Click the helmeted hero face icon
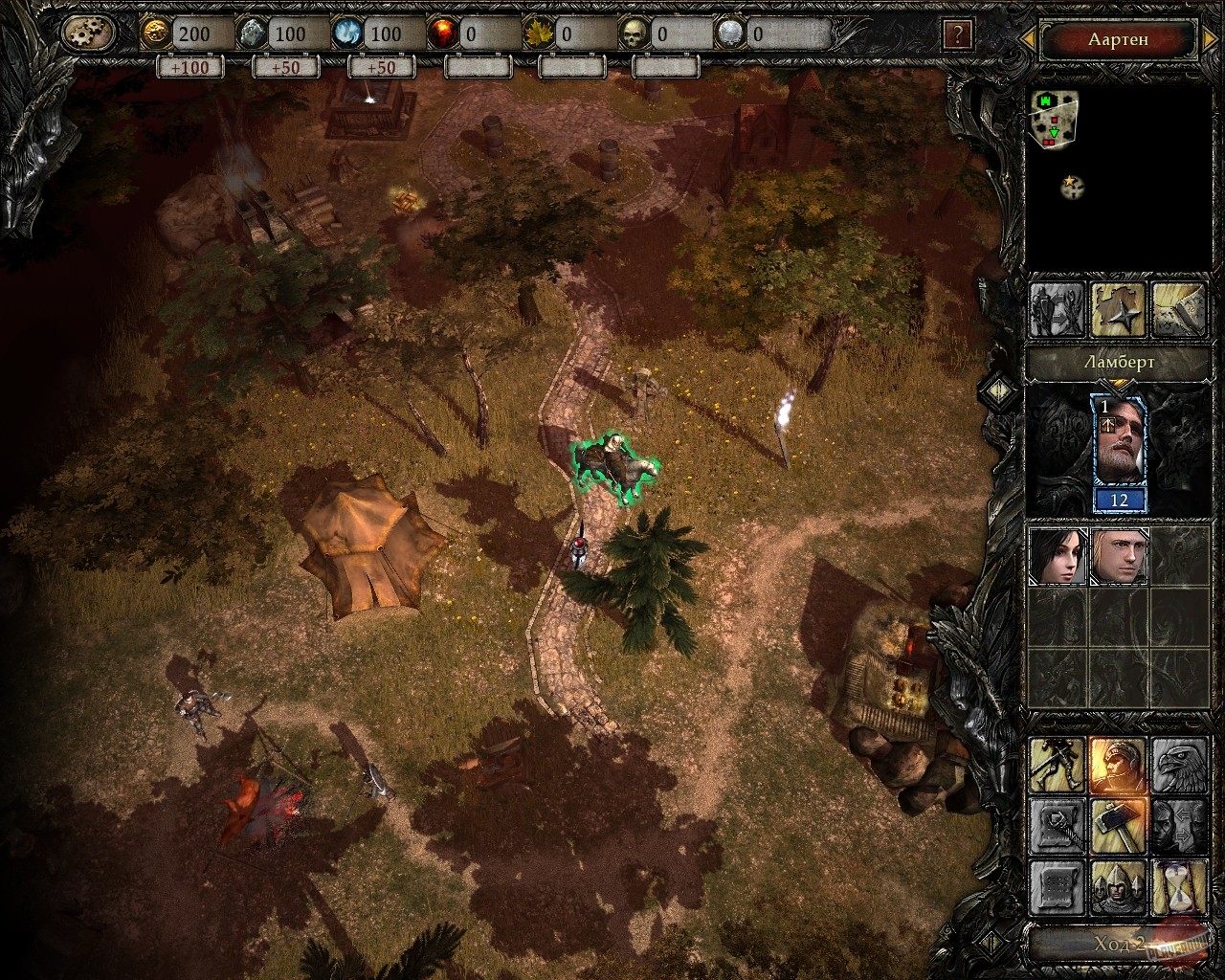The width and height of the screenshot is (1225, 980). point(1118,766)
